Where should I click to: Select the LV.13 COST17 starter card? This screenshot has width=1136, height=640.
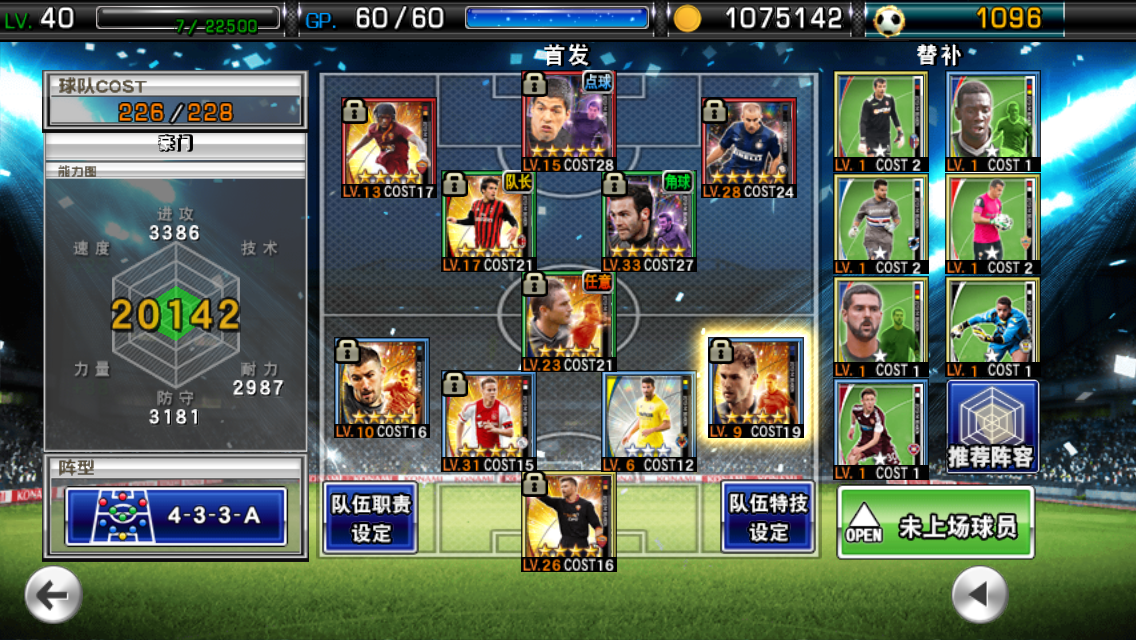coord(389,148)
